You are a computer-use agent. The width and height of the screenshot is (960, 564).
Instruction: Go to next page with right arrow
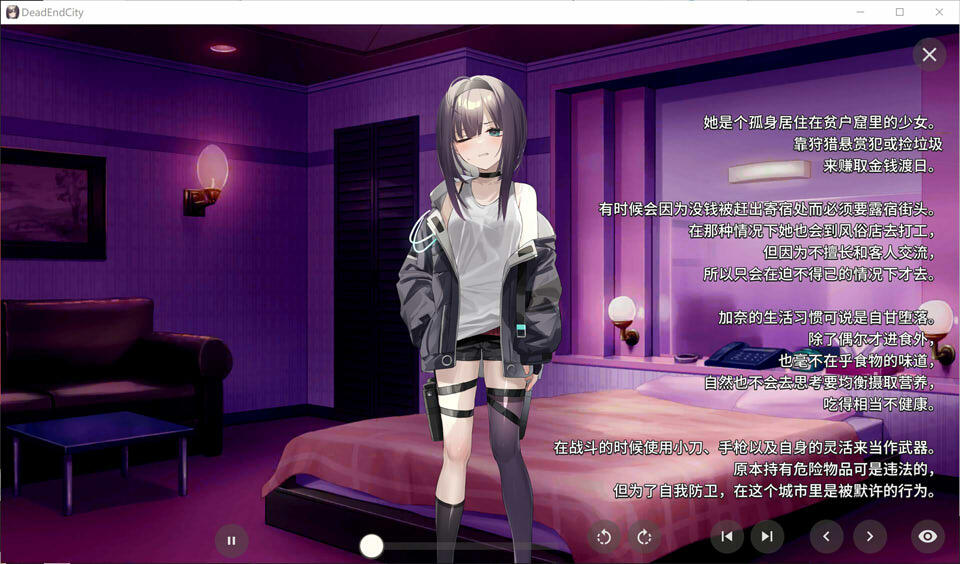click(x=869, y=537)
